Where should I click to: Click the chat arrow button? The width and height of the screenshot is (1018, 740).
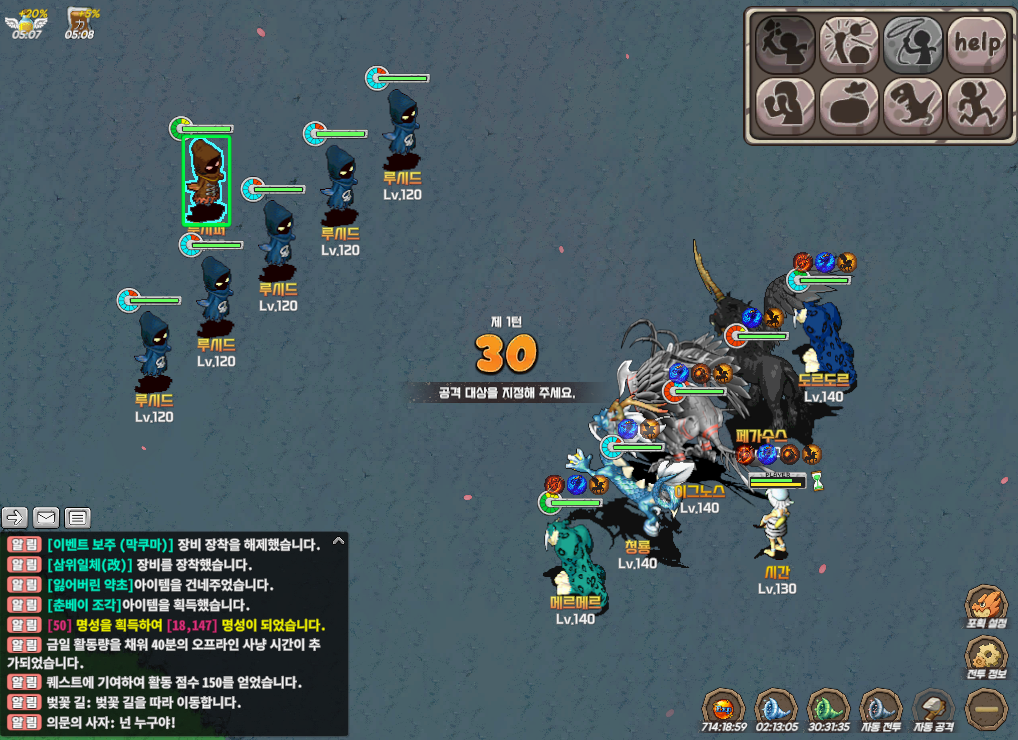(x=16, y=517)
